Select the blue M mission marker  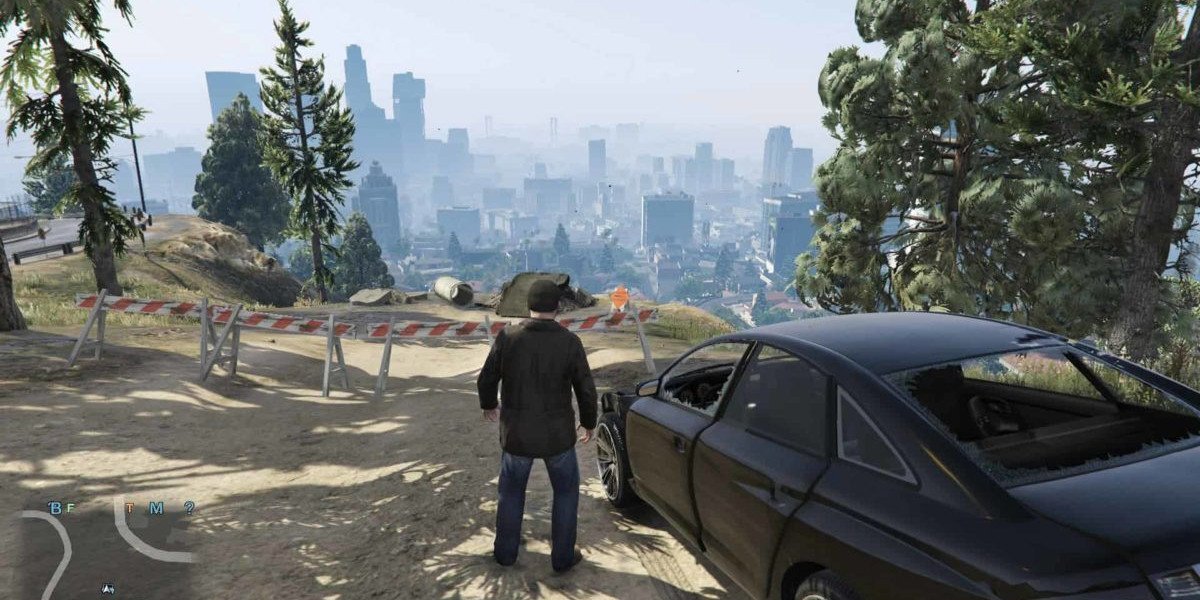156,508
